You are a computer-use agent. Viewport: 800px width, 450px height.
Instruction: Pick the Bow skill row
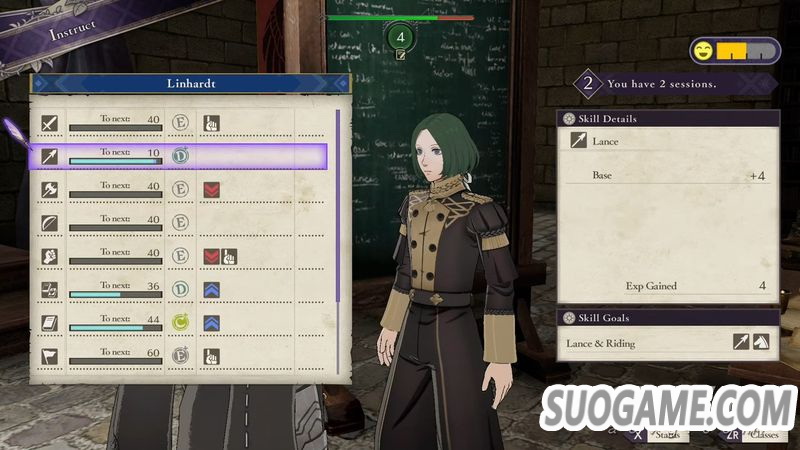[x=180, y=223]
